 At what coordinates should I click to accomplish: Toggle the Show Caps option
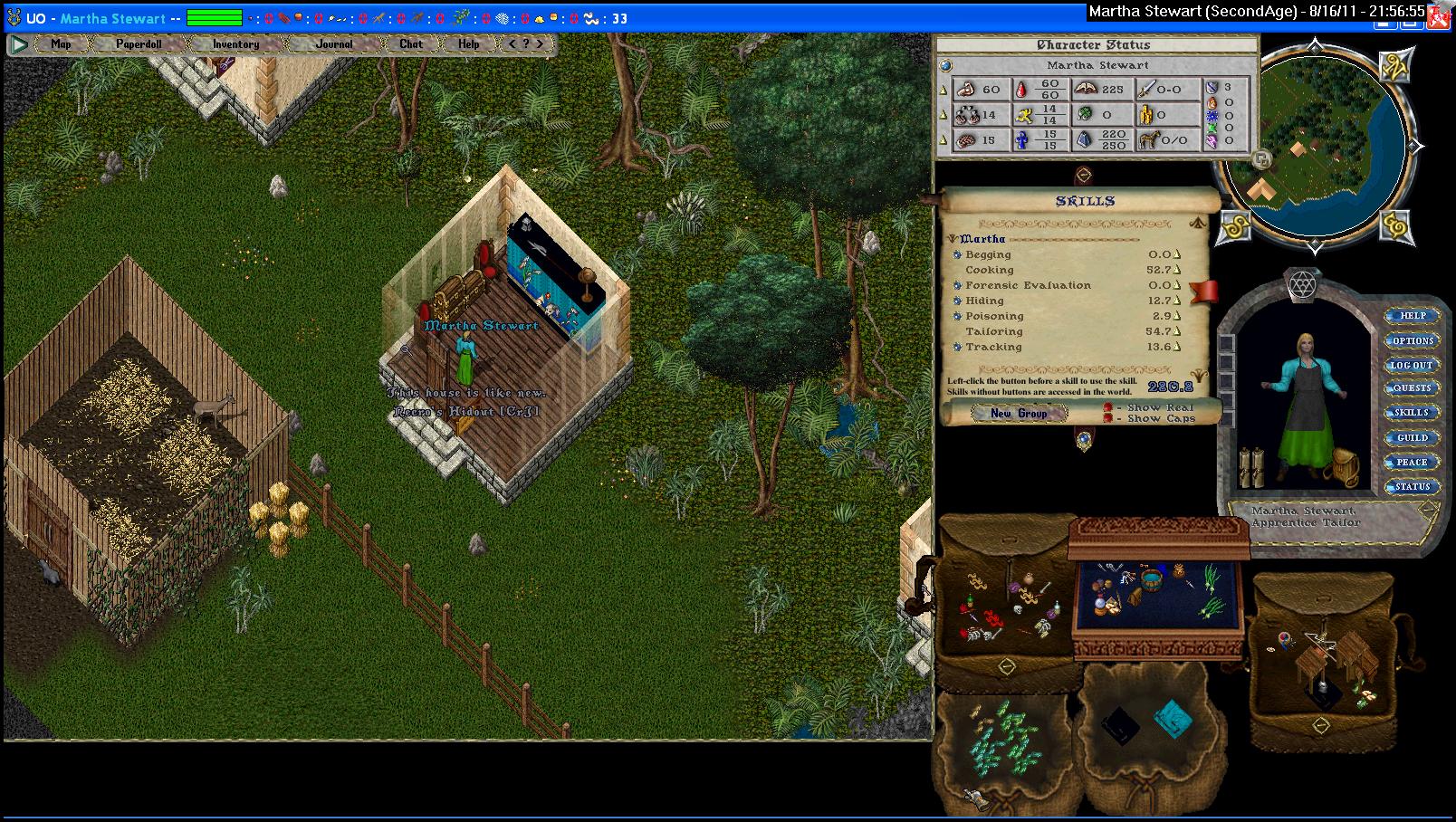tap(1108, 419)
